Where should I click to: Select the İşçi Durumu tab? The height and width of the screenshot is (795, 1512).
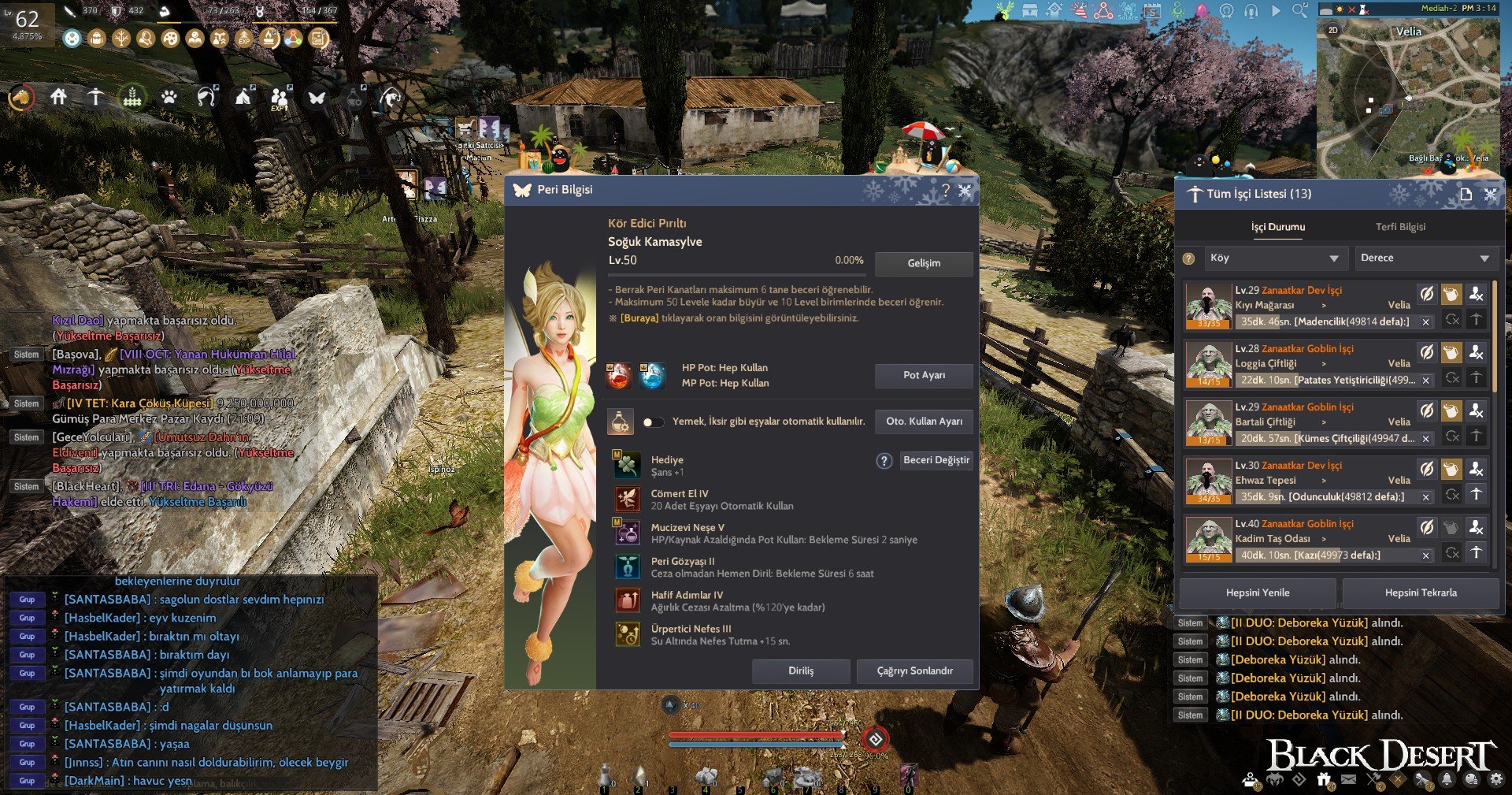1278,227
